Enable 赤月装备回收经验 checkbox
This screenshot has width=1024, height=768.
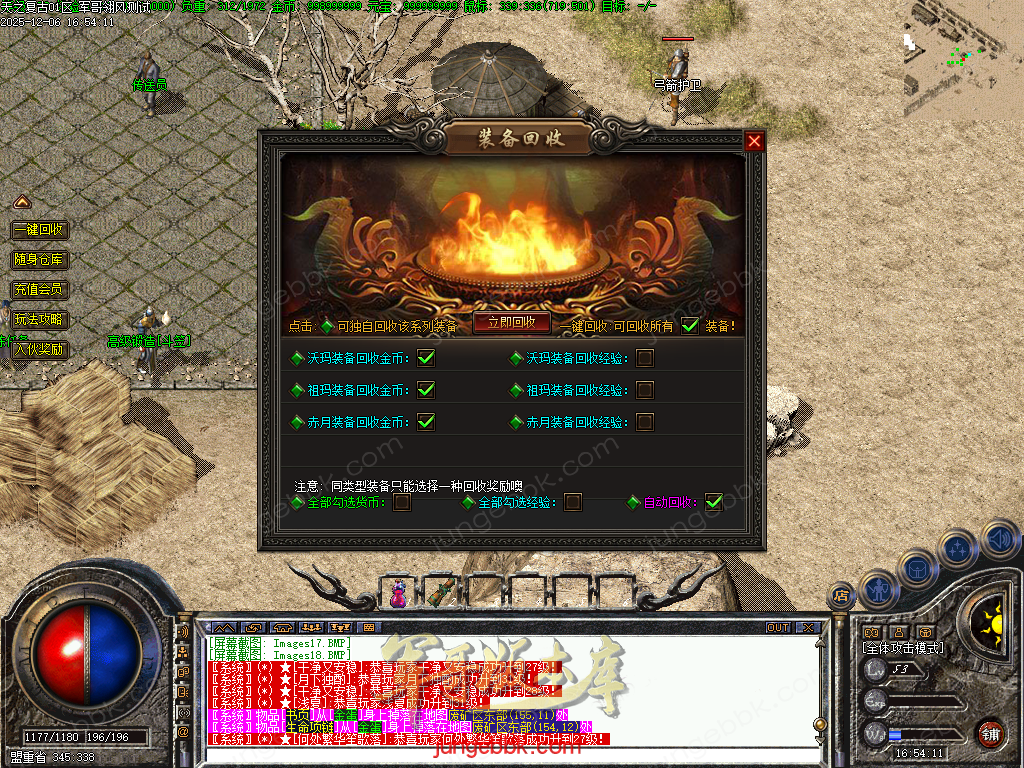(645, 422)
